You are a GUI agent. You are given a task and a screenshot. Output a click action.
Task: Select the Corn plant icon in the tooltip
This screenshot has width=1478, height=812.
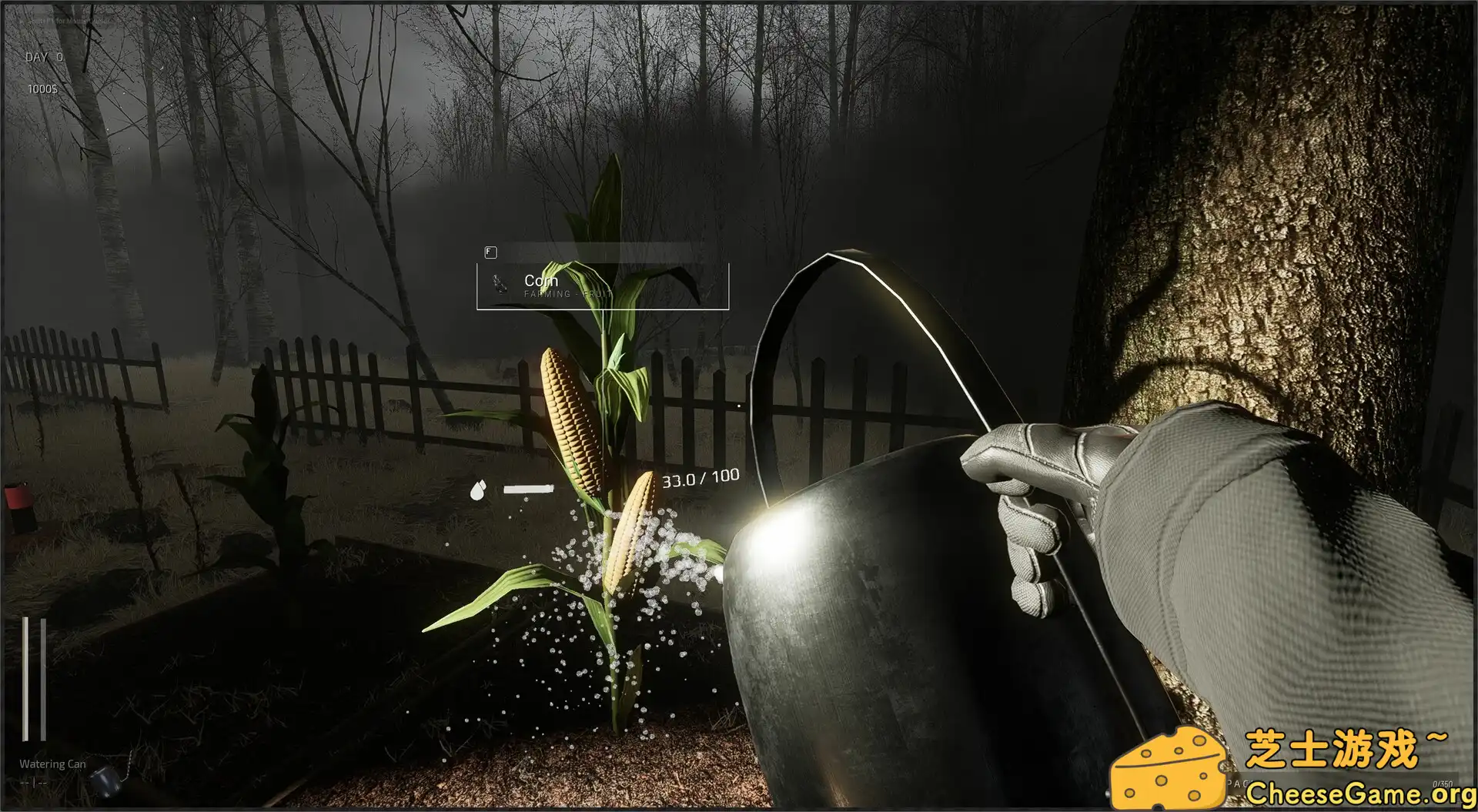[499, 285]
